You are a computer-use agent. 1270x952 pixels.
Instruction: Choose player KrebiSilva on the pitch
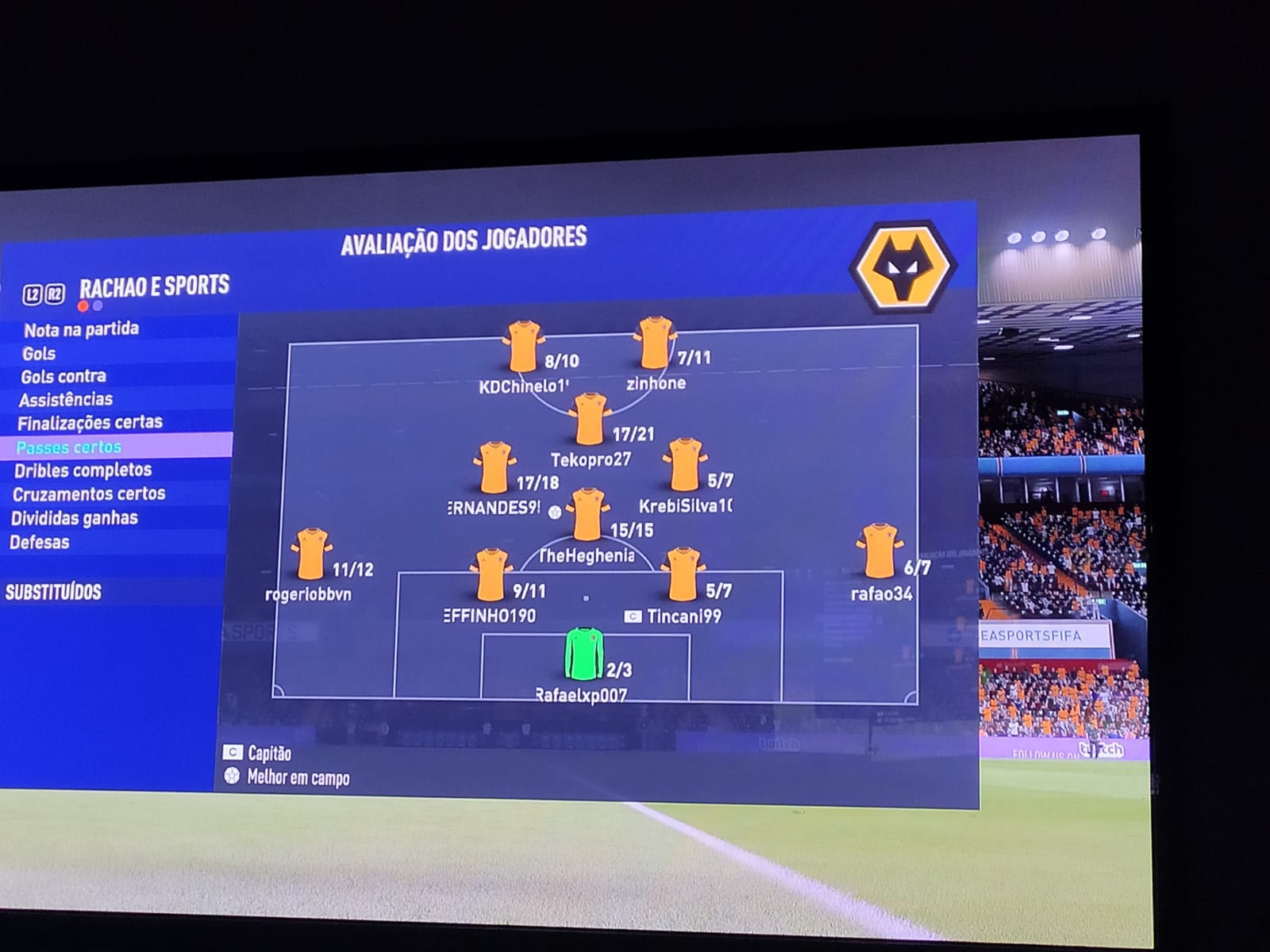pos(684,466)
